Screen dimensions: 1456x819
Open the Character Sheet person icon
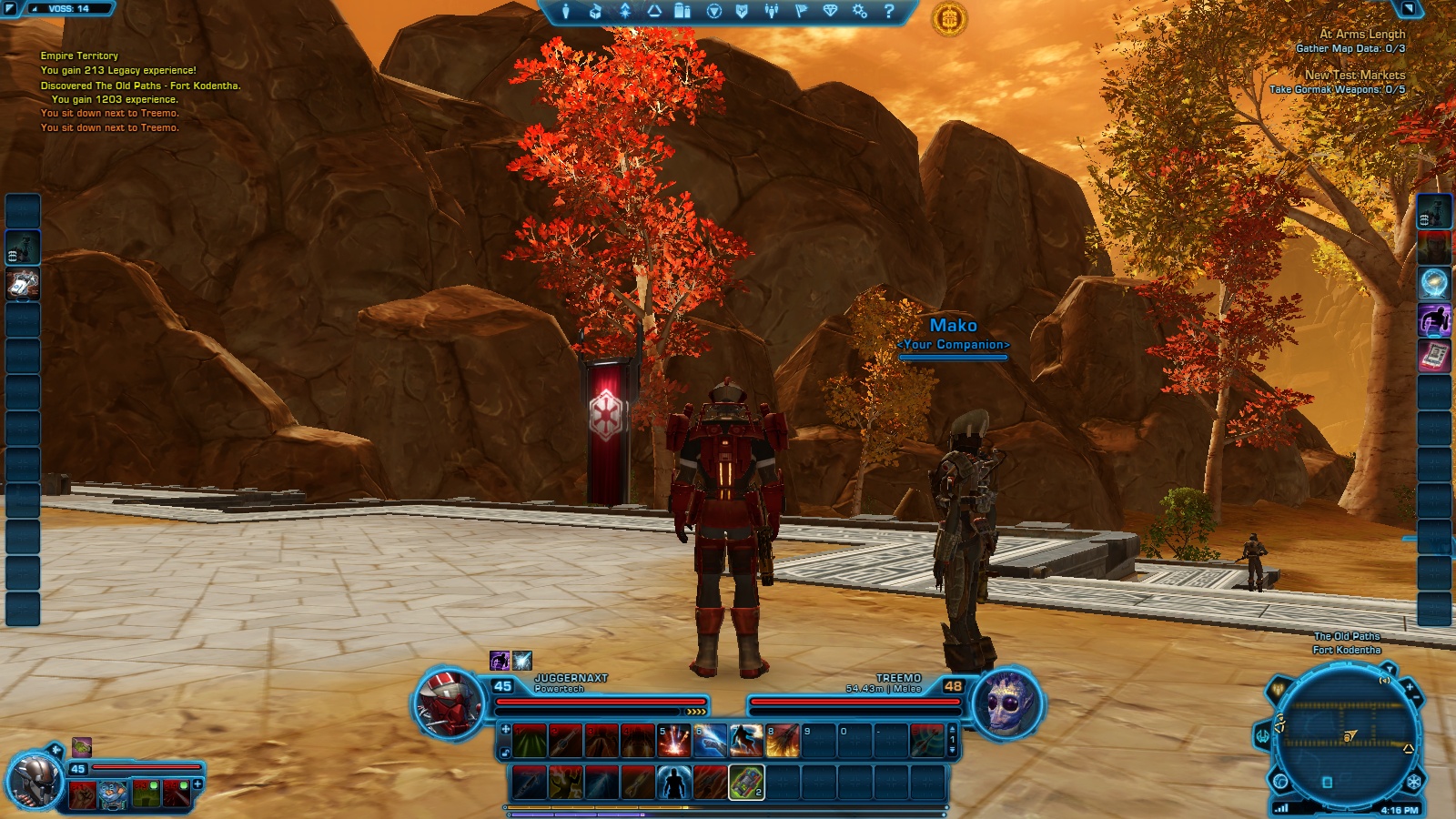pos(566,12)
